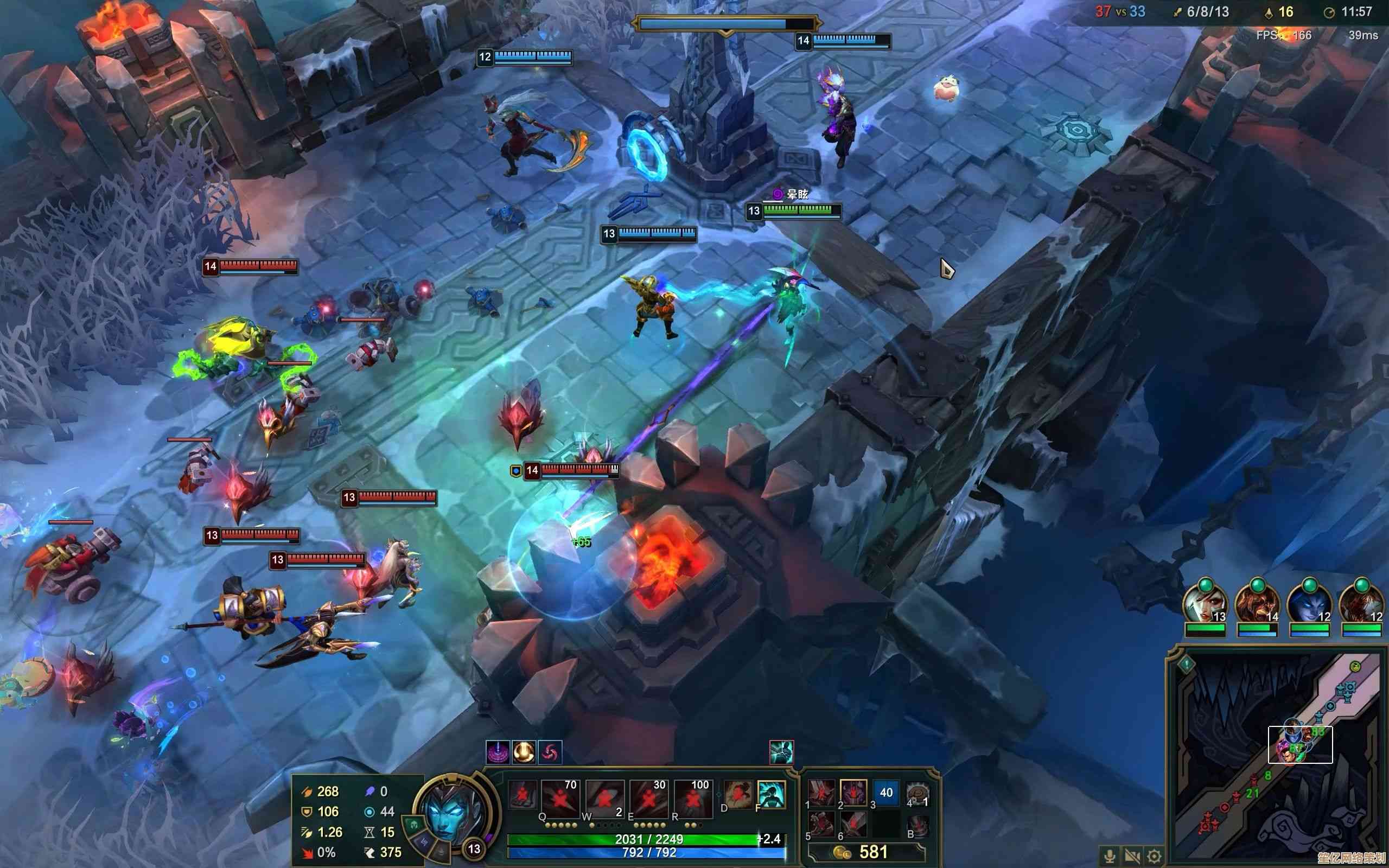1389x868 pixels.
Task: Select the item in inventory slot 6
Action: [x=853, y=825]
